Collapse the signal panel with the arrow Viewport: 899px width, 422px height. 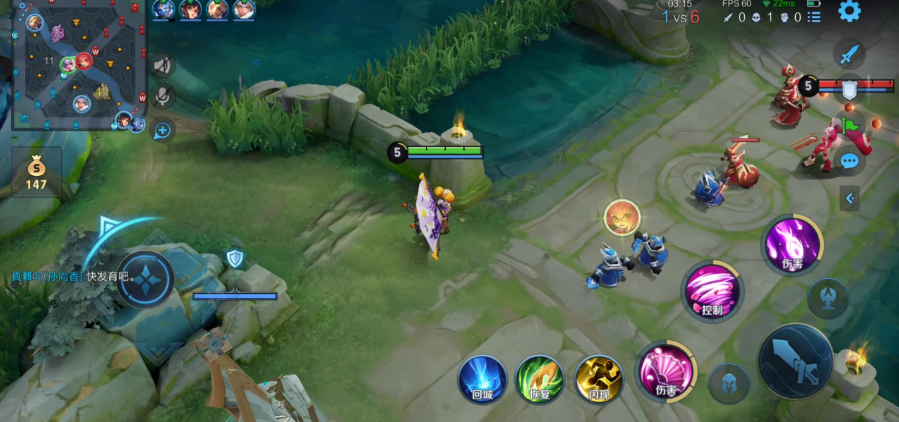click(x=849, y=198)
